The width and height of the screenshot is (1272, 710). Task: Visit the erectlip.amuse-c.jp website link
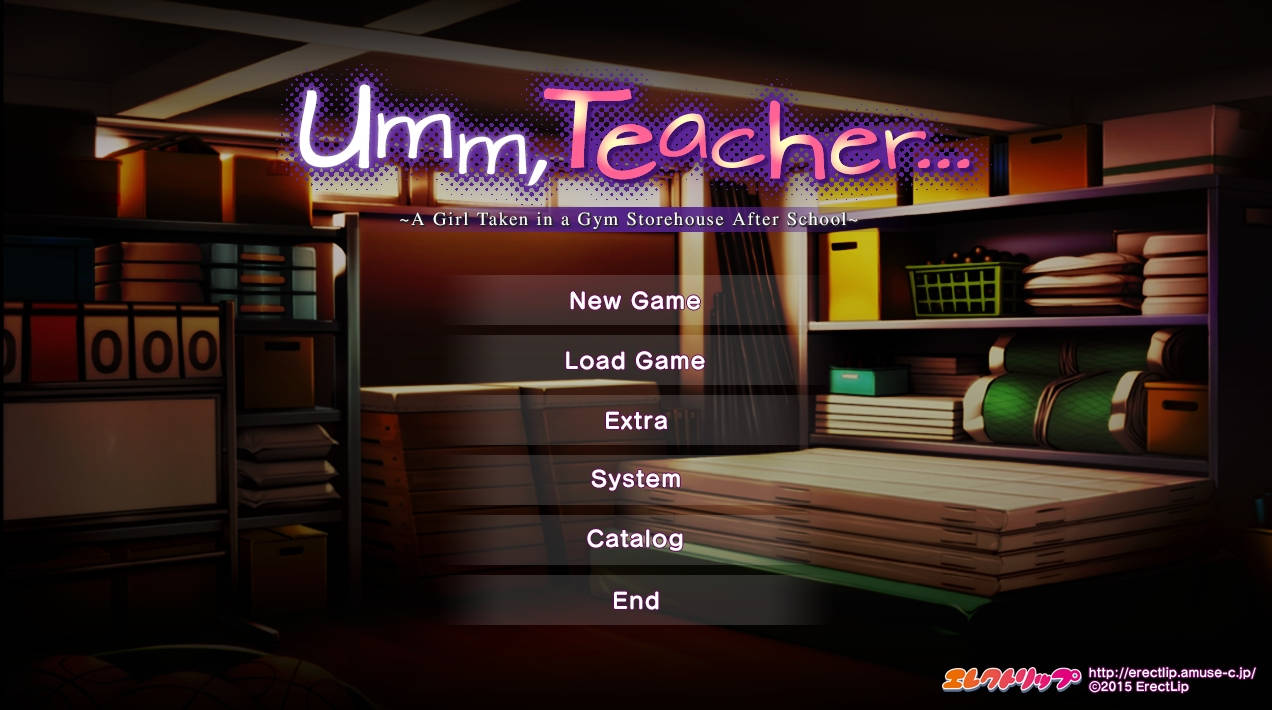[x=1171, y=673]
